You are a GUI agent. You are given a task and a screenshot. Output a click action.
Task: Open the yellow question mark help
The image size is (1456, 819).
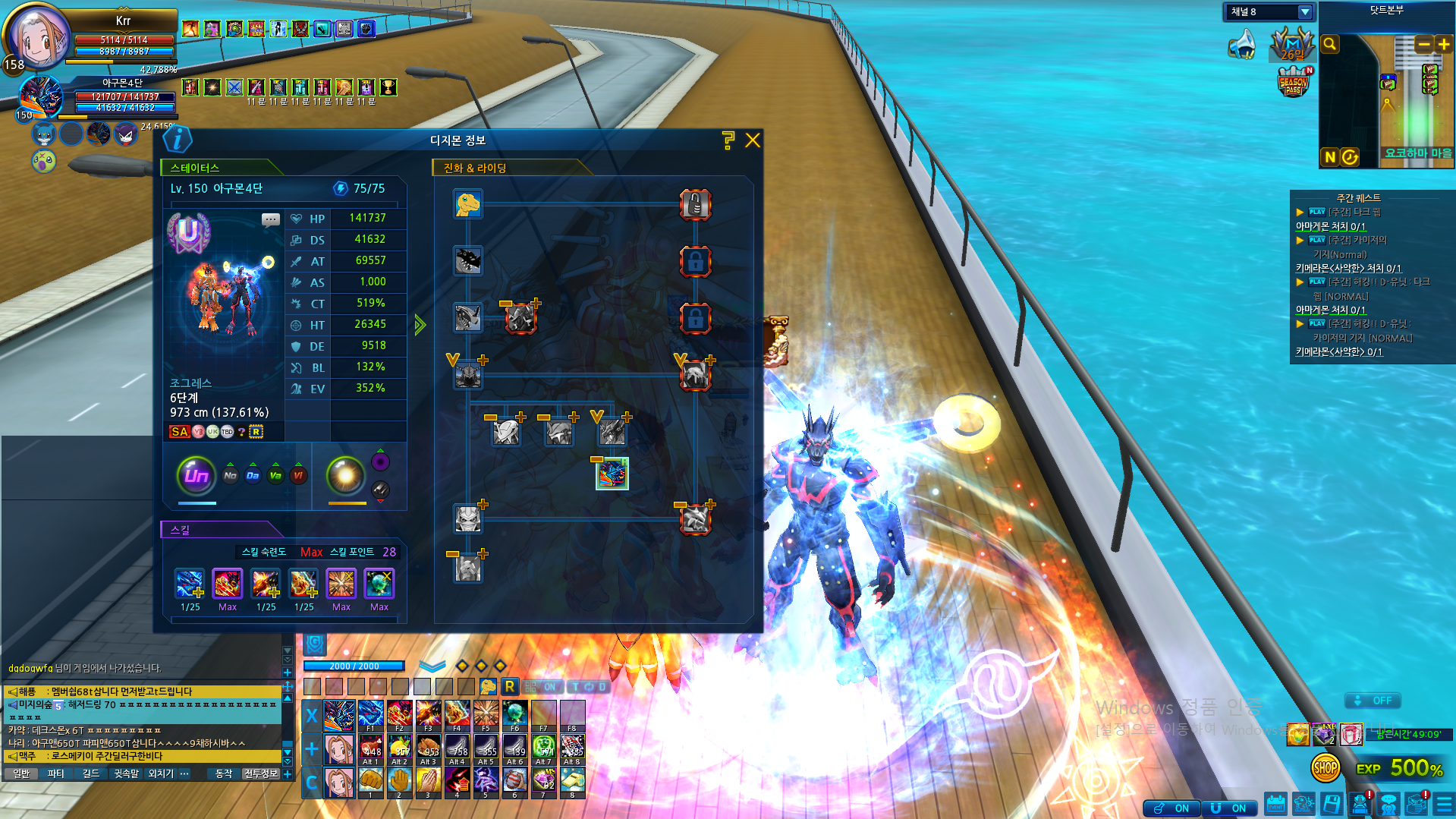click(x=728, y=140)
